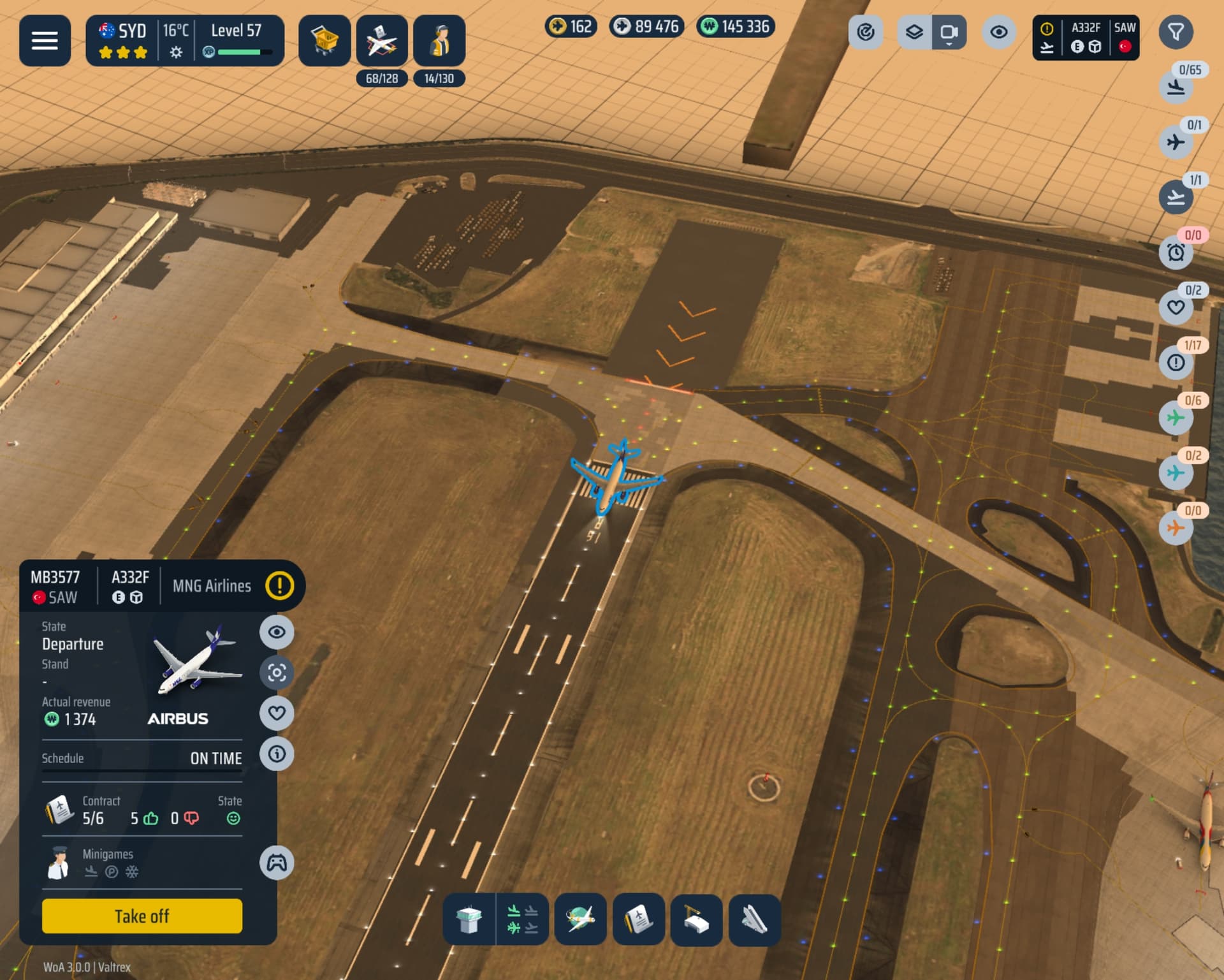Add MB3577 to favorites with heart
This screenshot has height=980, width=1224.
[277, 713]
